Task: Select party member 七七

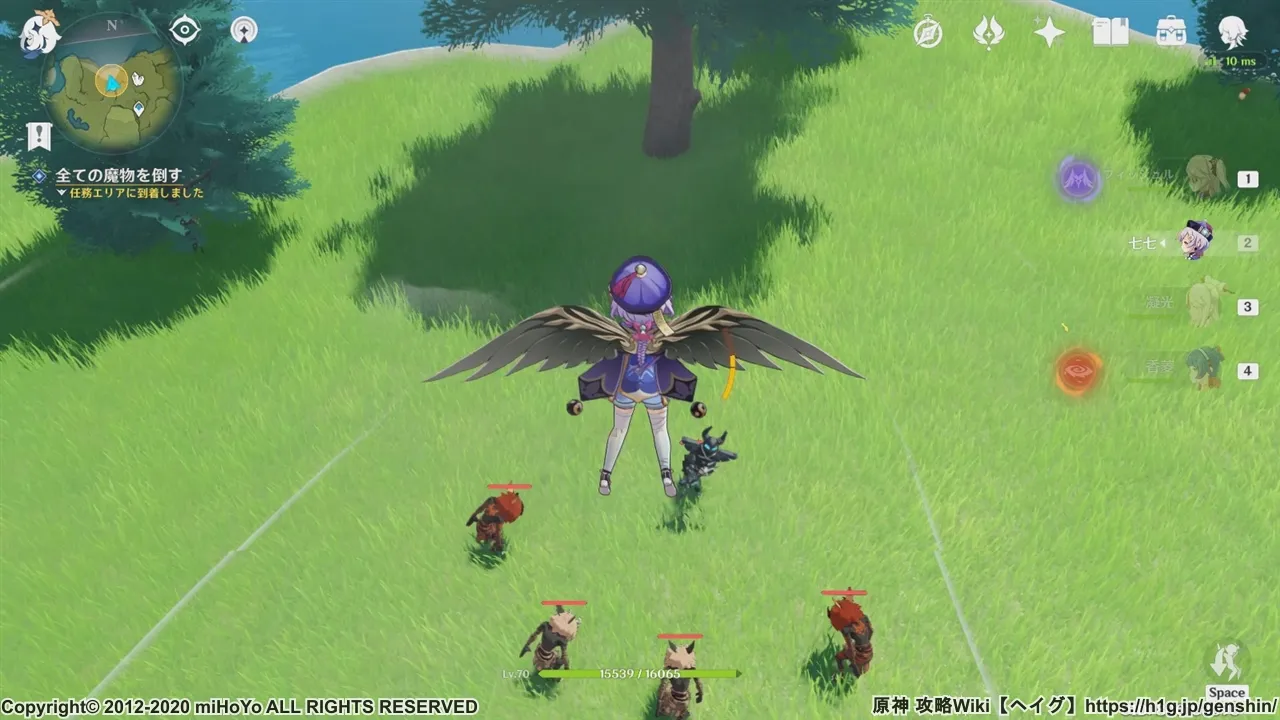Action: [x=1195, y=242]
